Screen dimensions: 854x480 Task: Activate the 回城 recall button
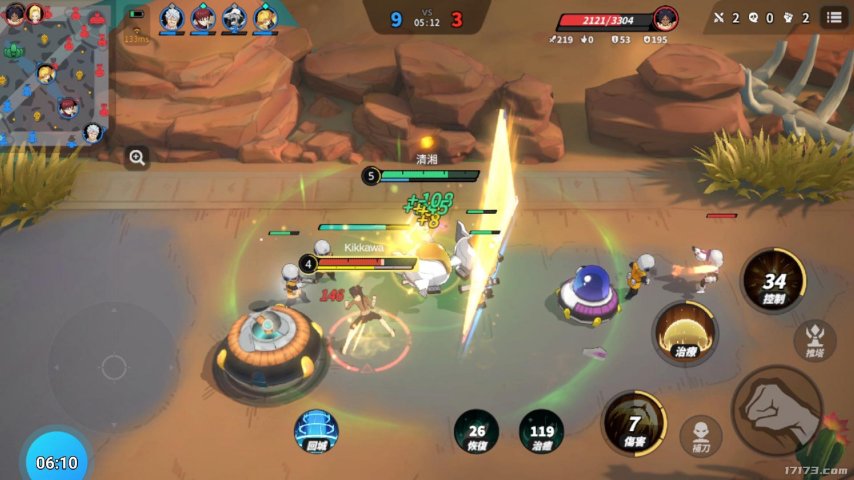coord(316,431)
